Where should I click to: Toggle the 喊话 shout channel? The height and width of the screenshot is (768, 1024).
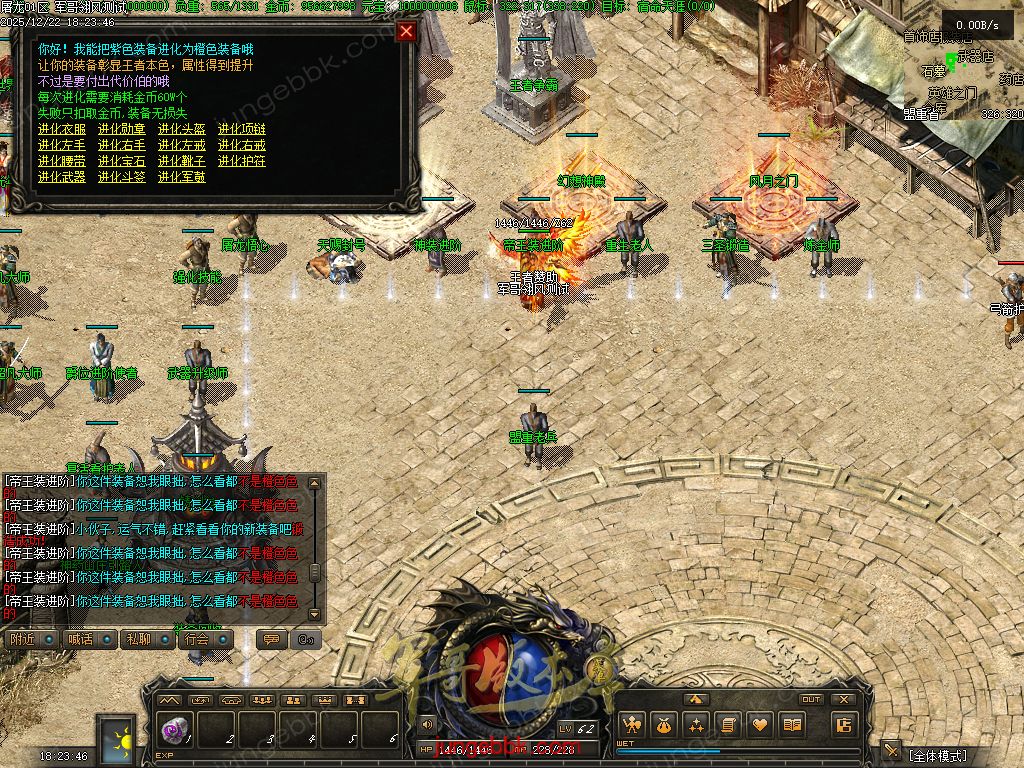80,639
